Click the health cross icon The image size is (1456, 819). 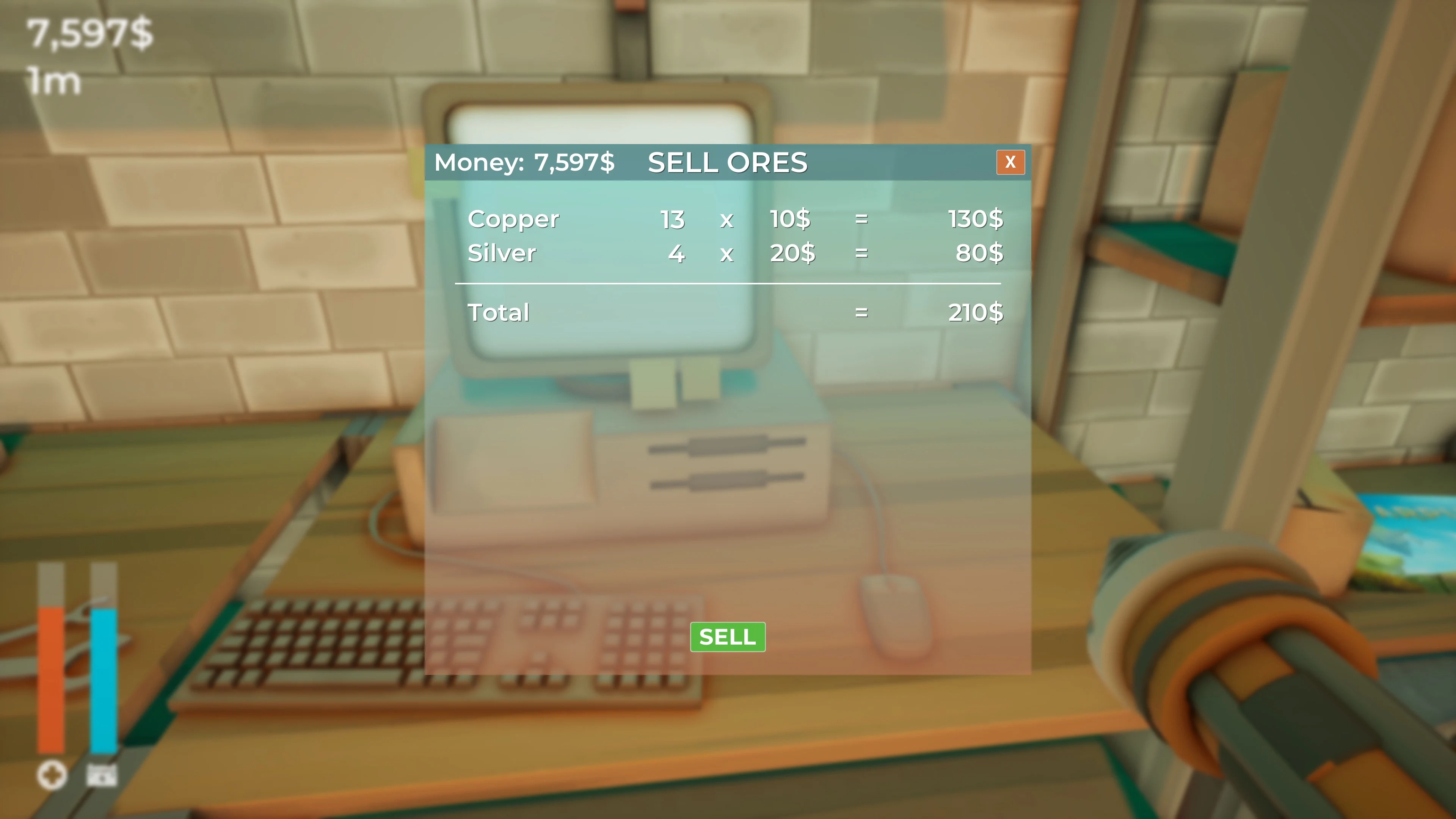point(53,775)
